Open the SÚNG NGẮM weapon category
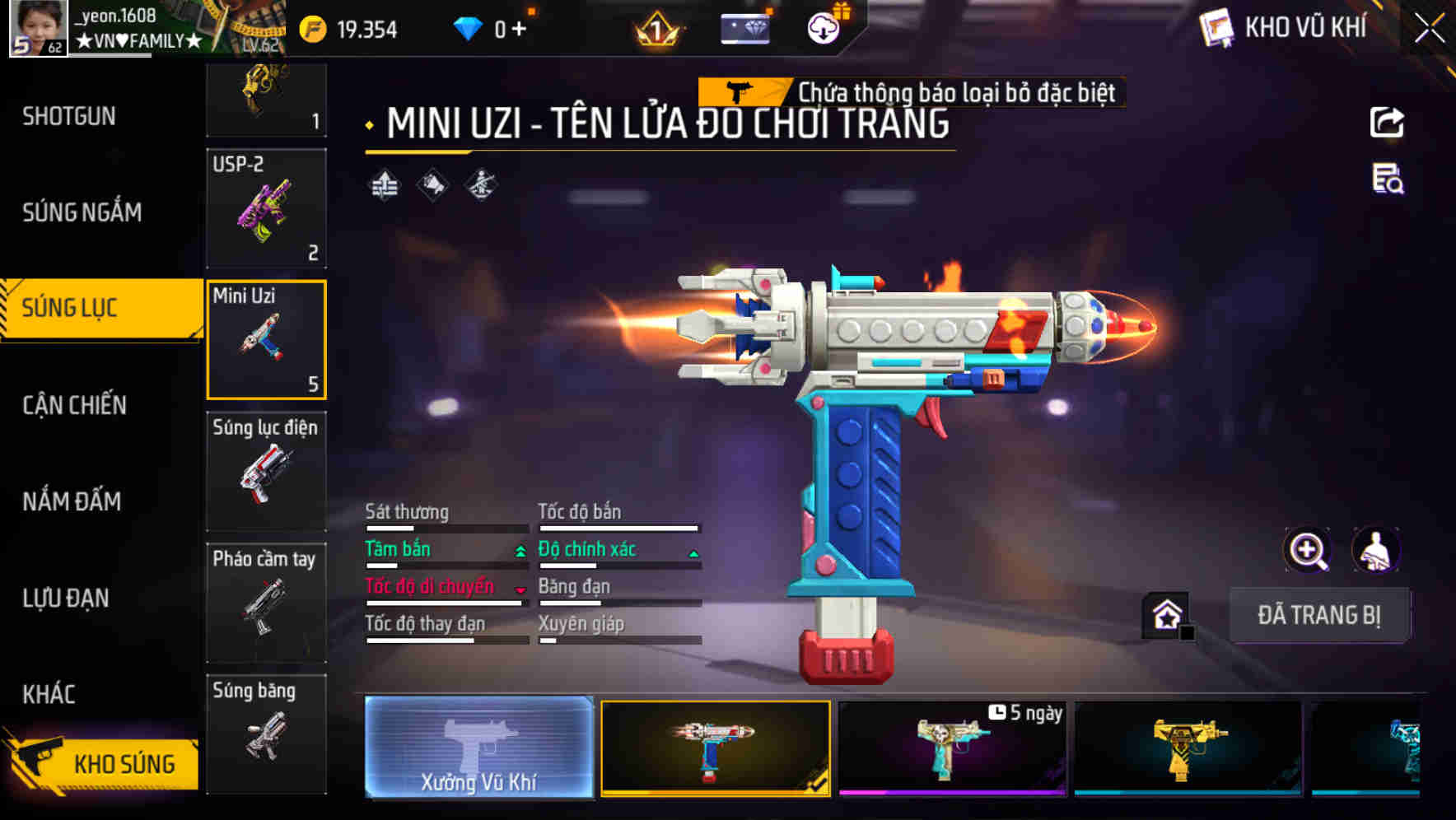This screenshot has width=1456, height=820. pyautogui.click(x=82, y=212)
